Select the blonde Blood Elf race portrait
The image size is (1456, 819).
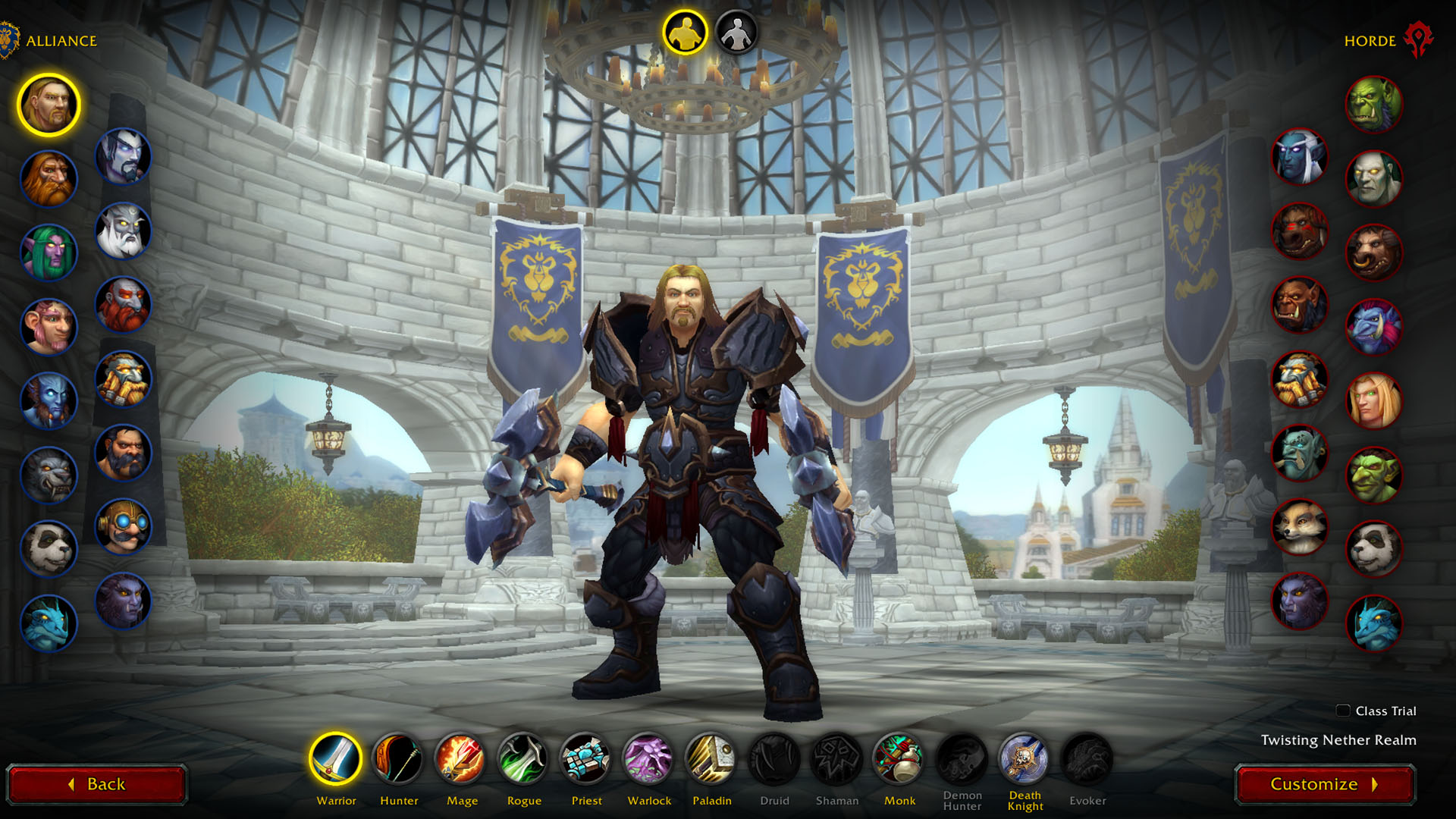coord(1373,400)
